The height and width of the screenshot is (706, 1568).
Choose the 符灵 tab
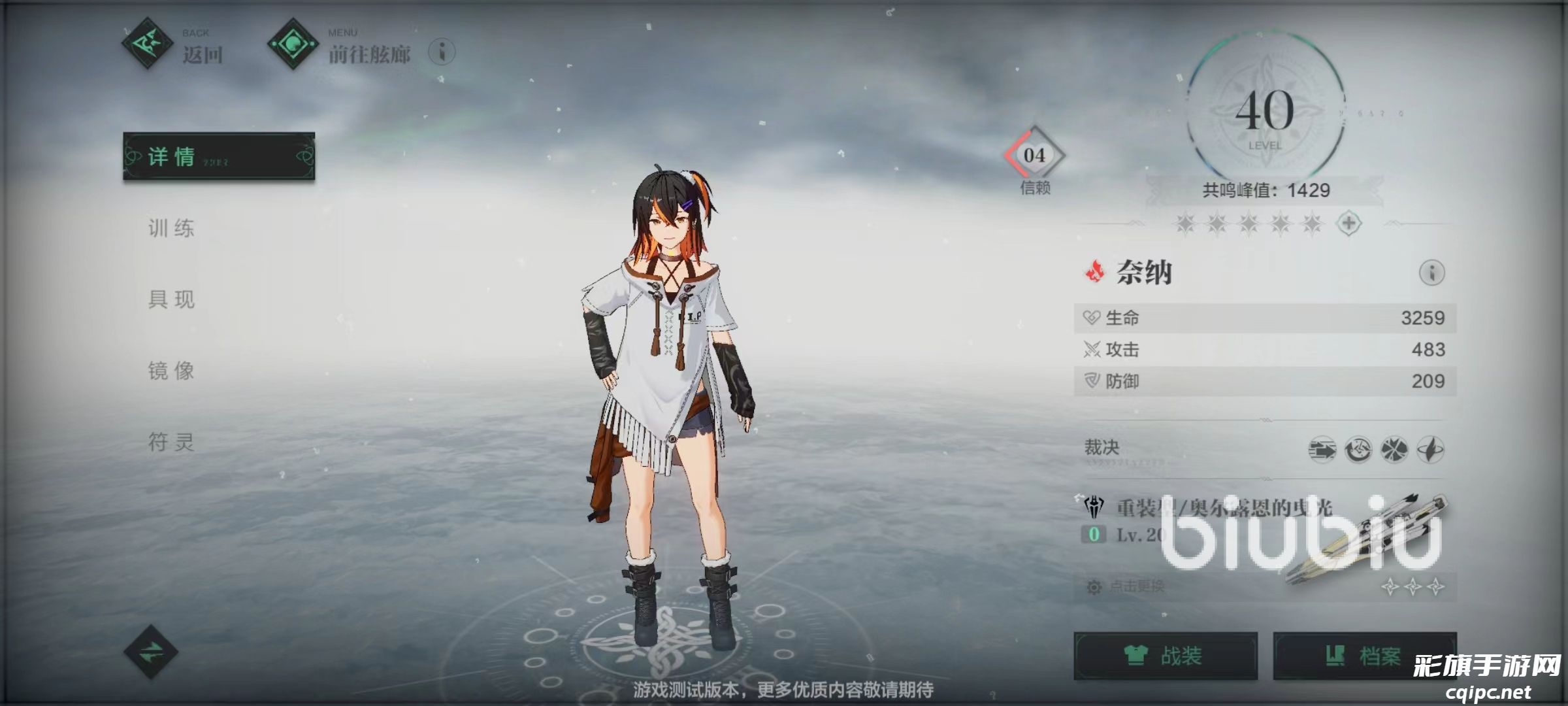pos(171,442)
